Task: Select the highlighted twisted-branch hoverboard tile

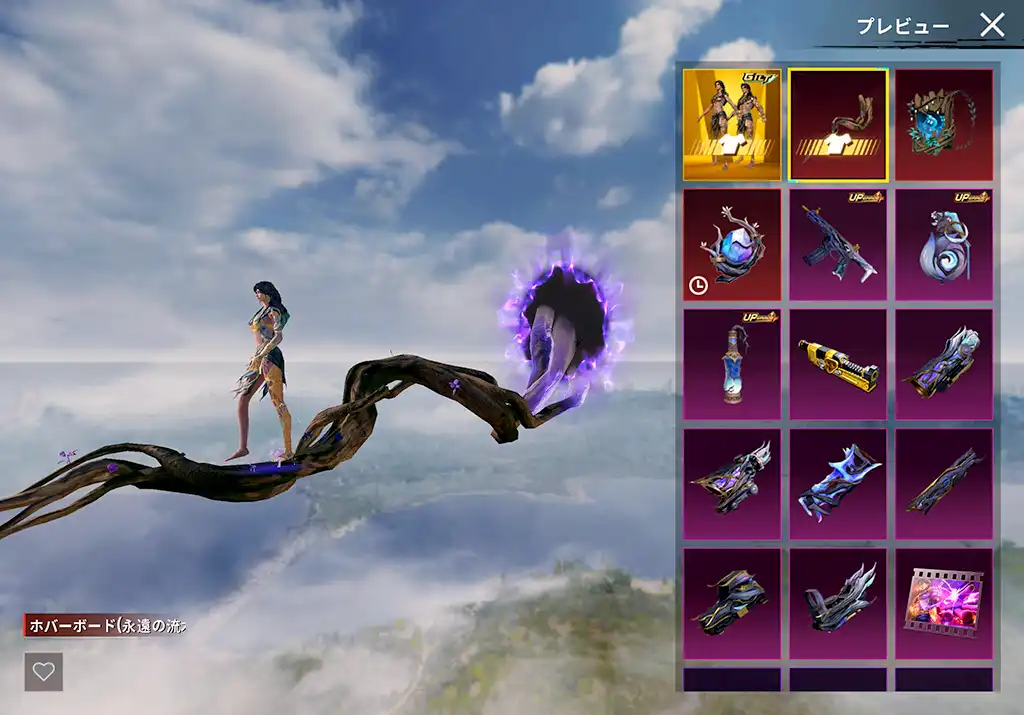Action: pos(838,125)
